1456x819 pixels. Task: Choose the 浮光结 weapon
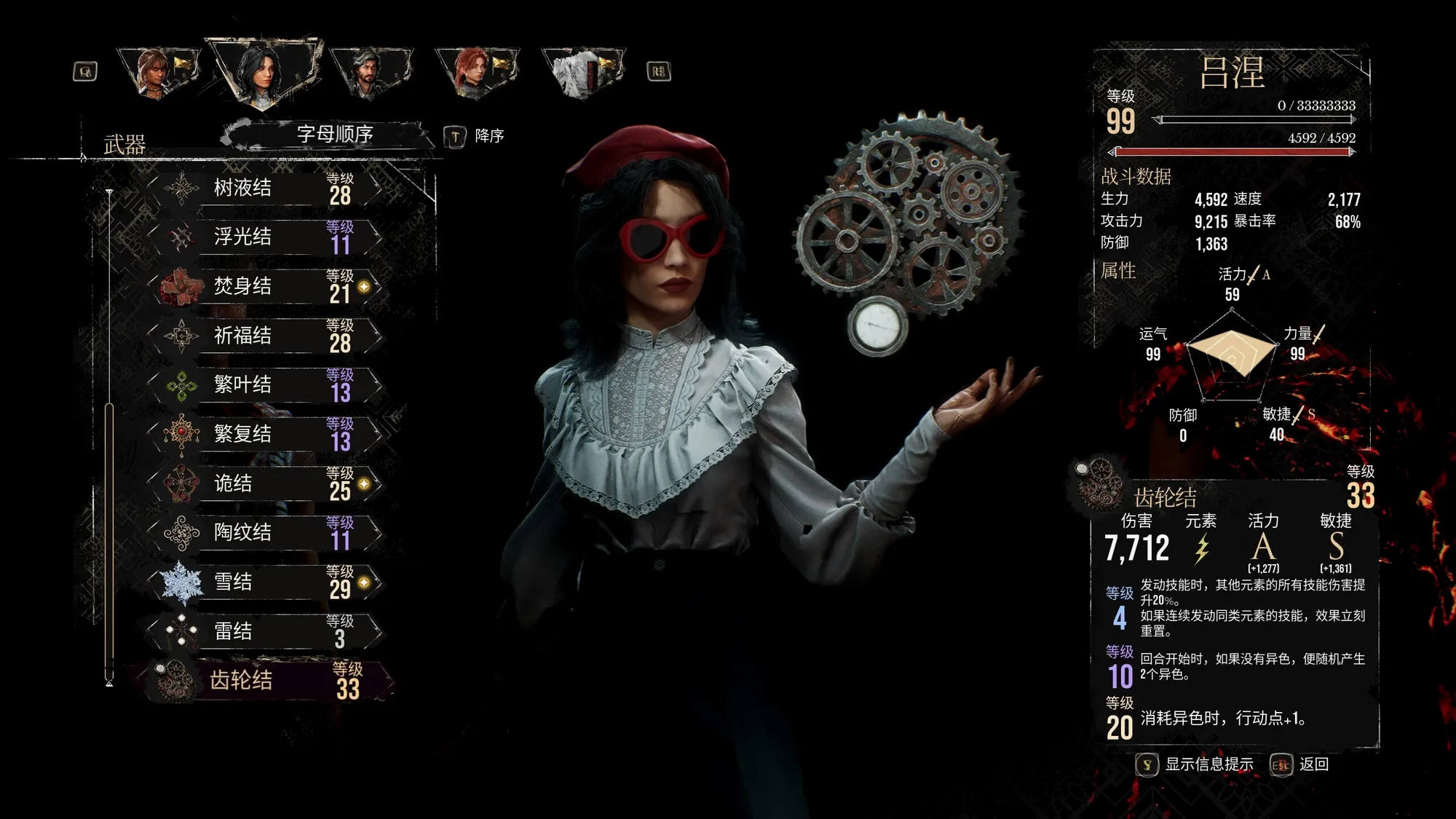266,237
